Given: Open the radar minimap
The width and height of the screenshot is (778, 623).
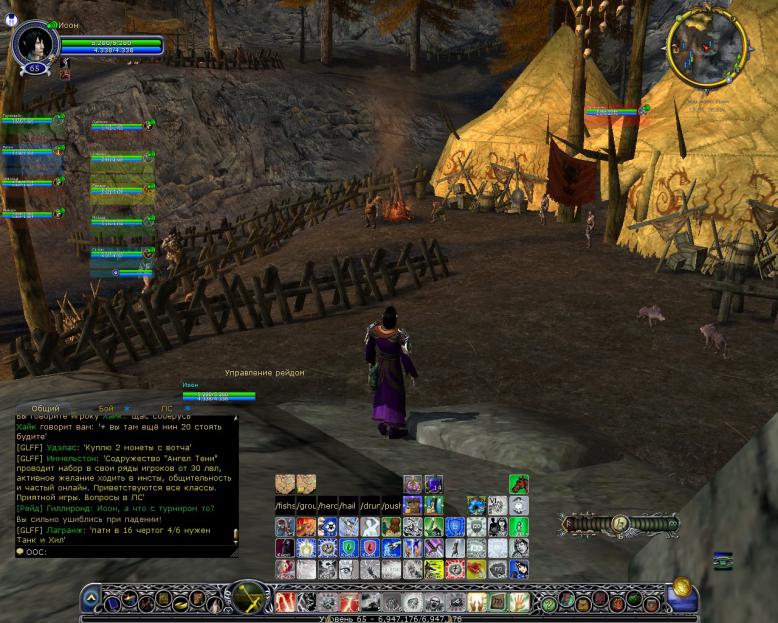Looking at the screenshot, I should [x=707, y=47].
